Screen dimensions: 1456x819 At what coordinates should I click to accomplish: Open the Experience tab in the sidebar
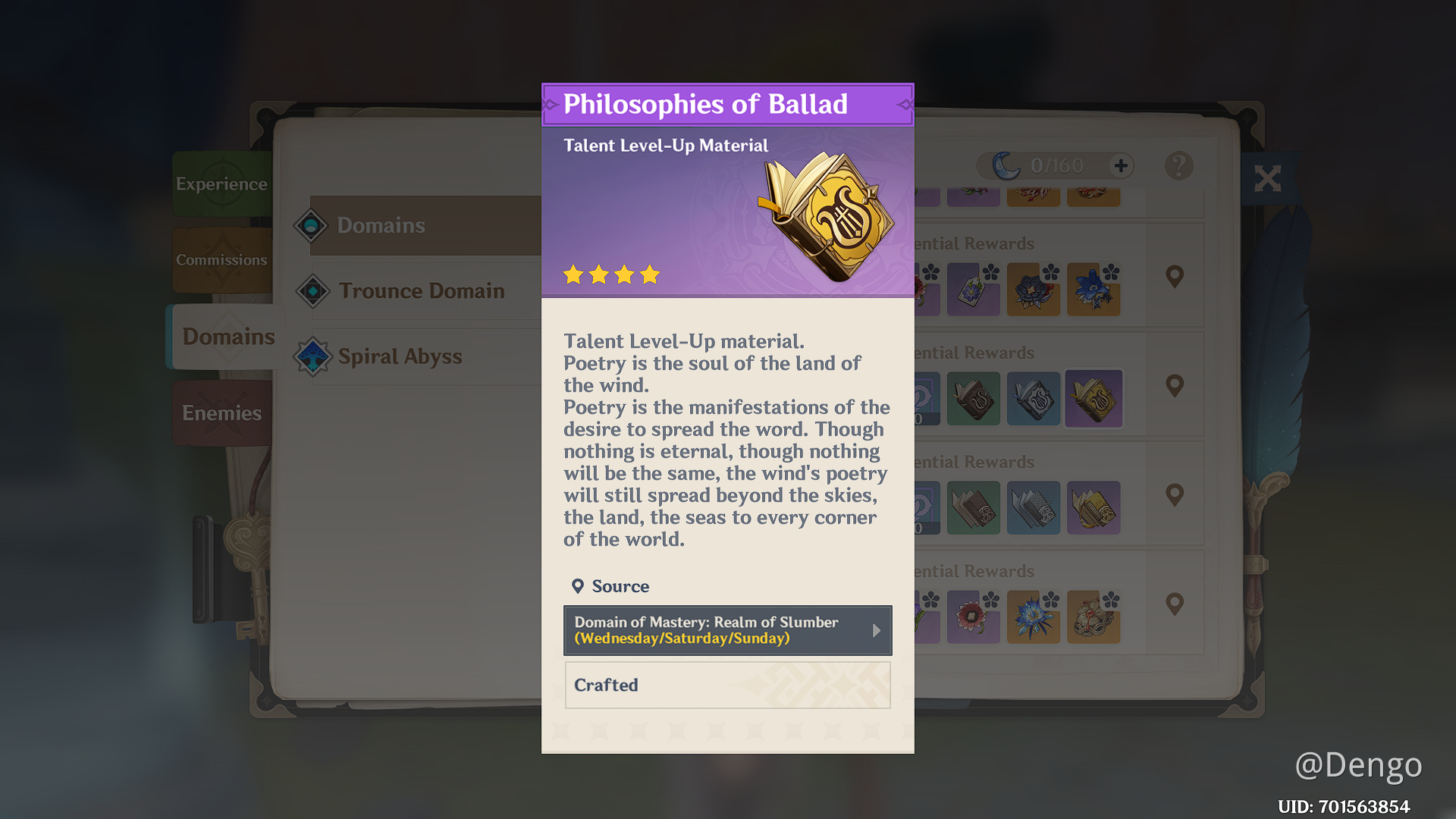tap(221, 184)
